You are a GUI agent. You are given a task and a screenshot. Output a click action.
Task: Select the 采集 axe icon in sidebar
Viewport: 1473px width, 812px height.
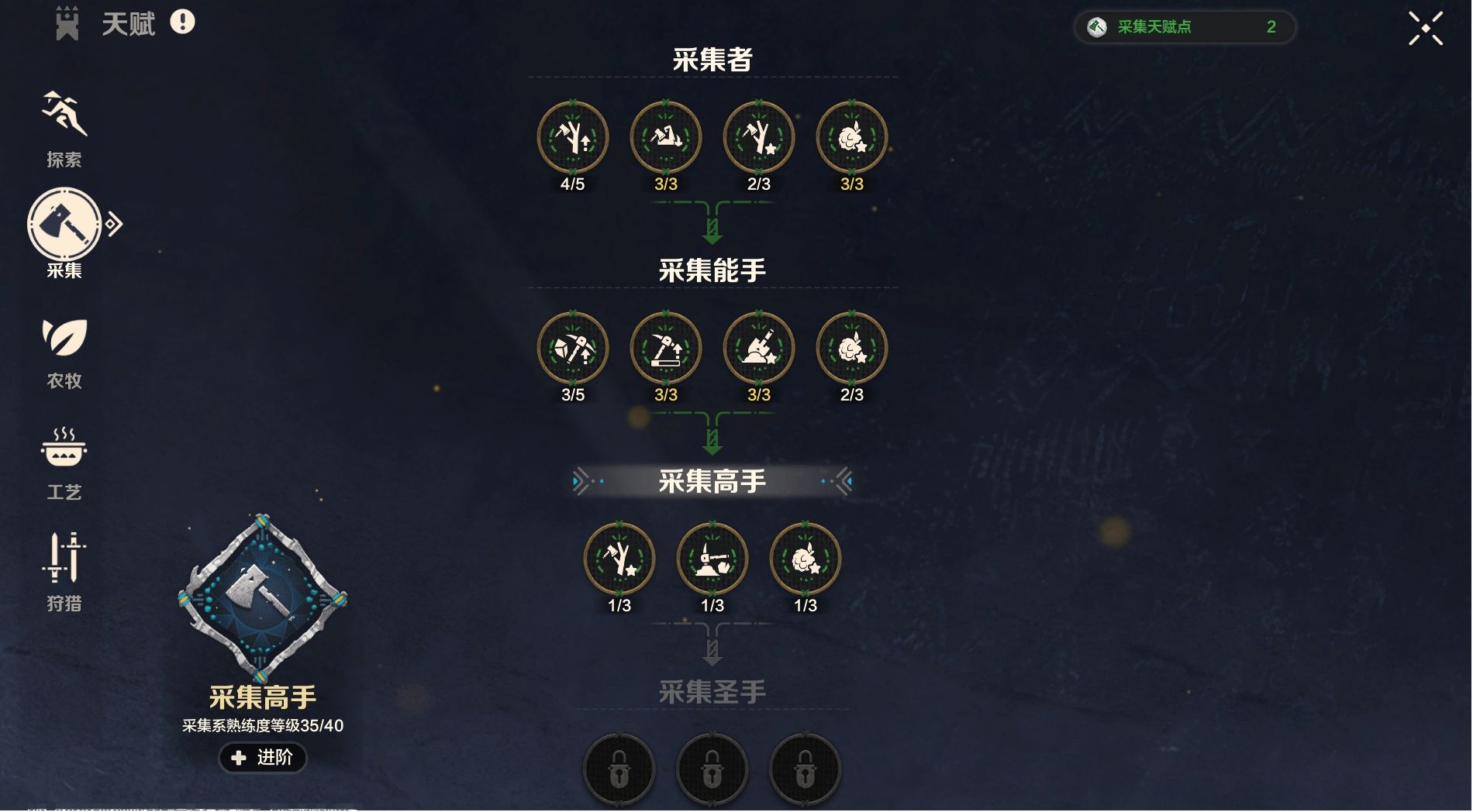tap(64, 225)
